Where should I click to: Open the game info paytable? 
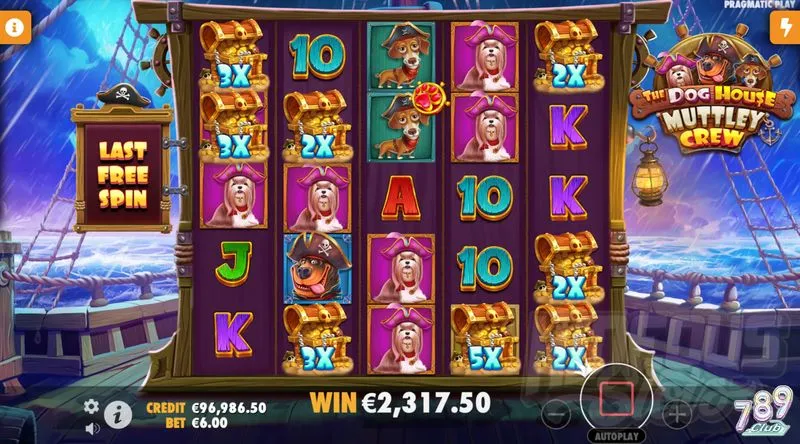pyautogui.click(x=118, y=413)
